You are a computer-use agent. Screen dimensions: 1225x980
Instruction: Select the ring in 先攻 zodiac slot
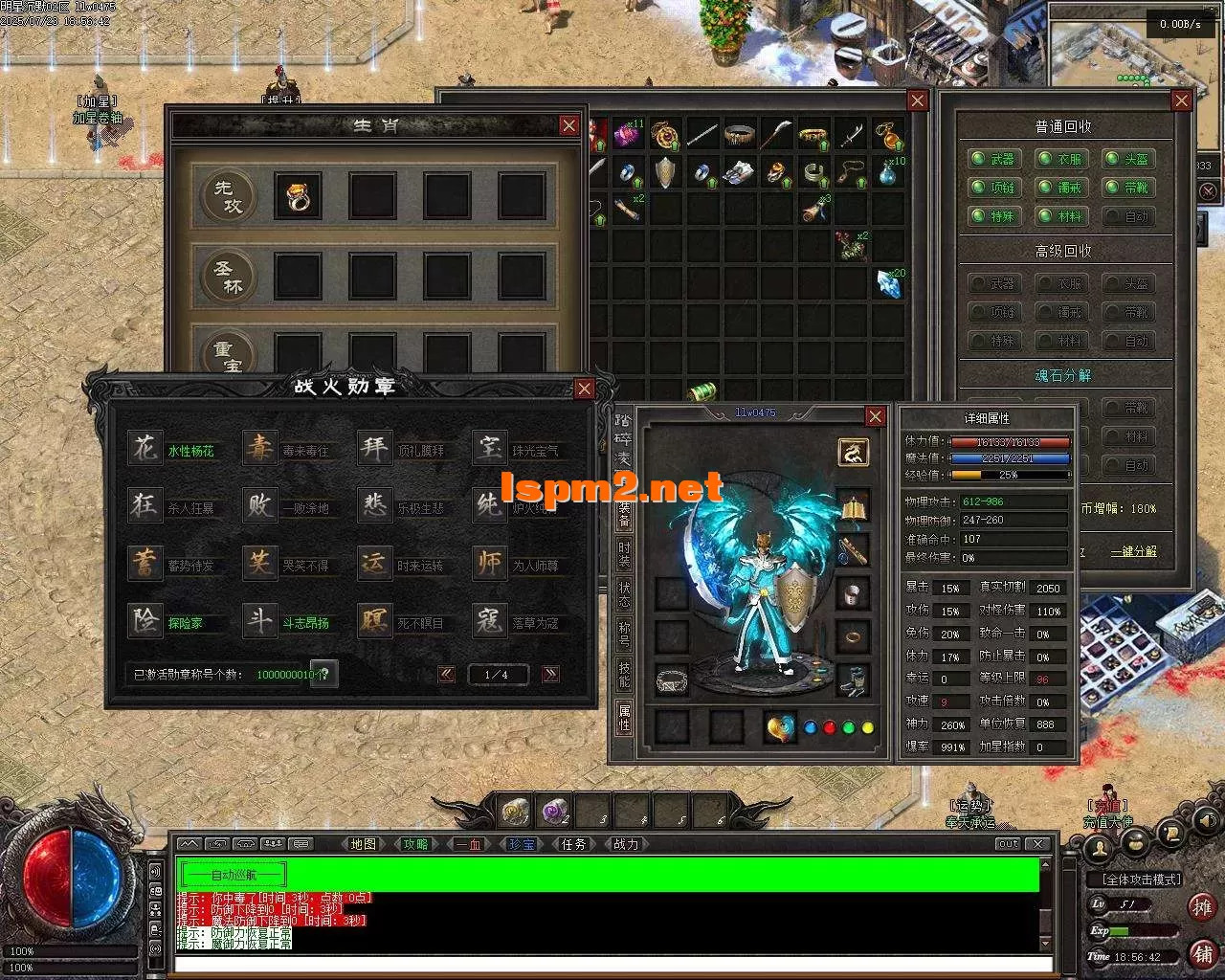point(297,196)
